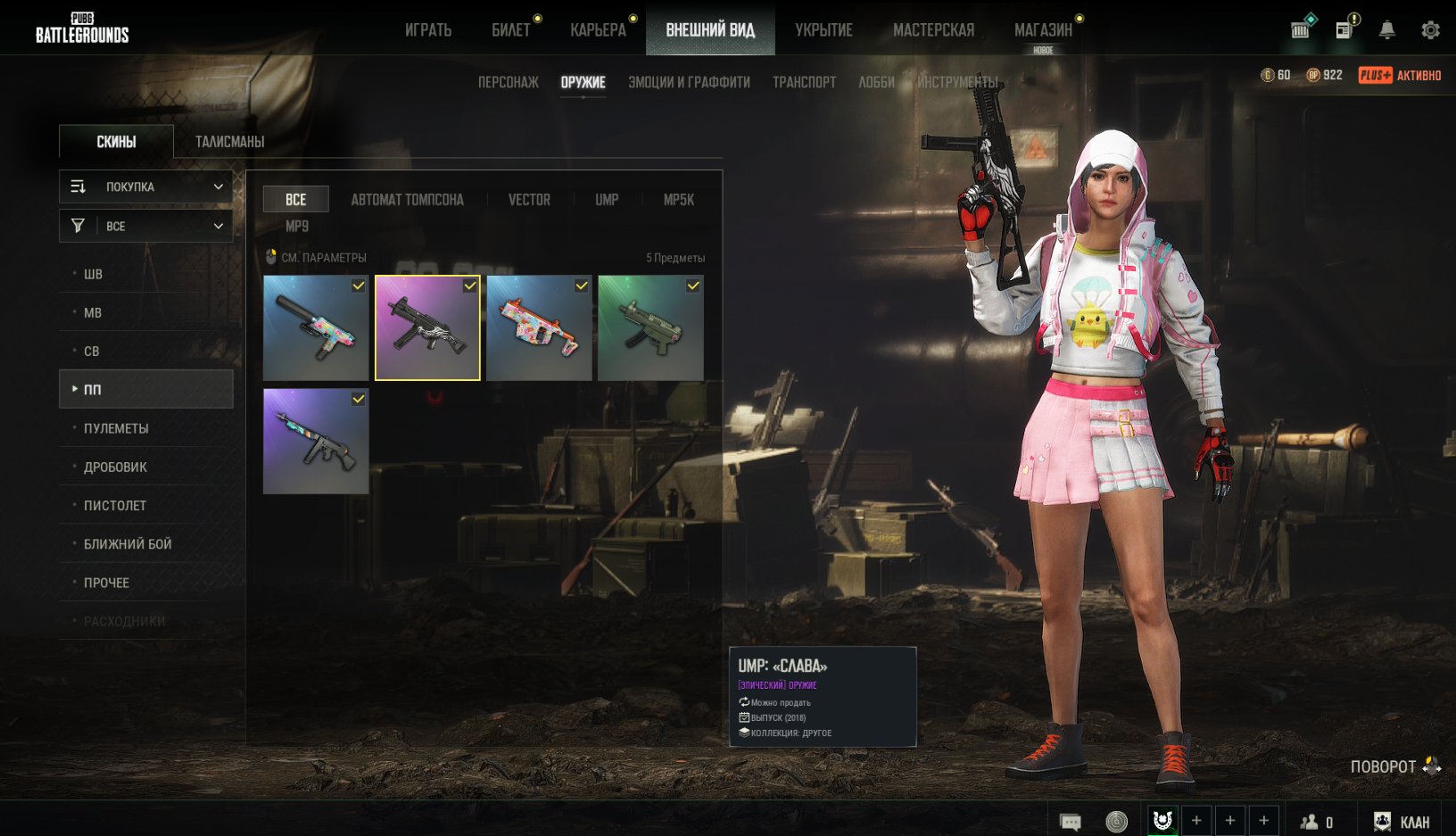This screenshot has height=836, width=1456.
Task: Filter skins by АВТОМАТ ТОМПСОНА
Action: pyautogui.click(x=407, y=200)
